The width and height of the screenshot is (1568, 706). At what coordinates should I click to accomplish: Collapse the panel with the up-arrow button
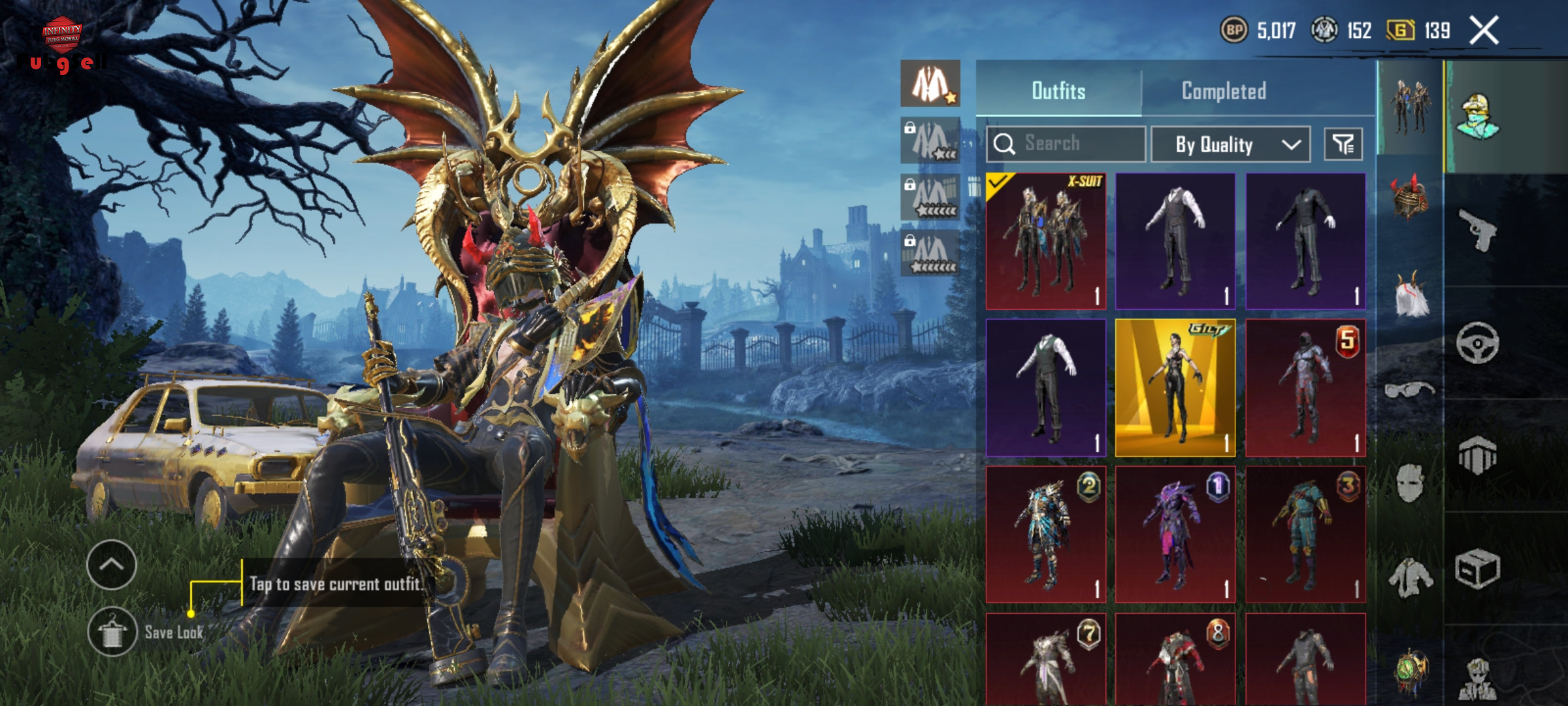point(112,565)
